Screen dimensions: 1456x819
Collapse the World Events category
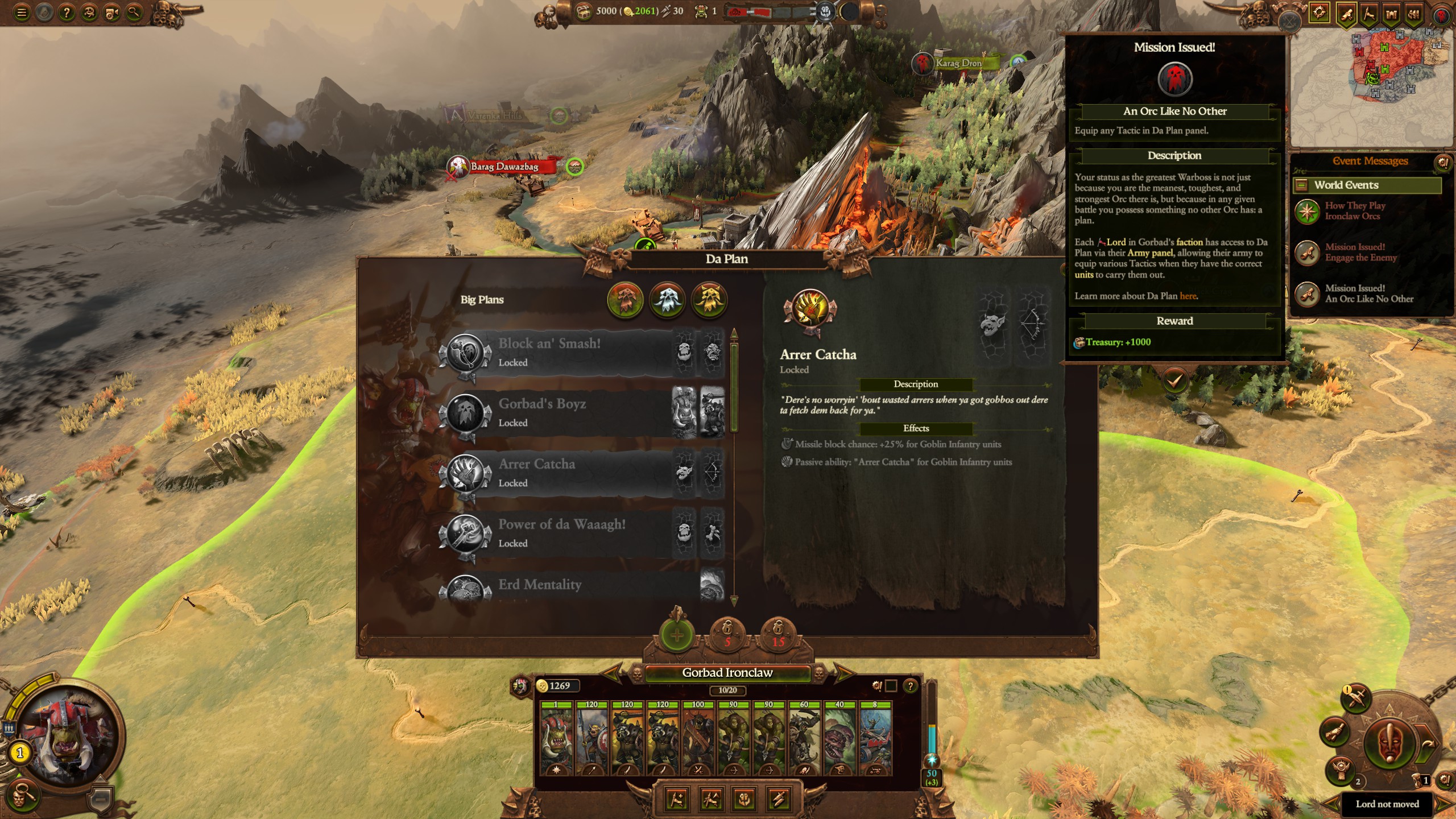point(1301,185)
